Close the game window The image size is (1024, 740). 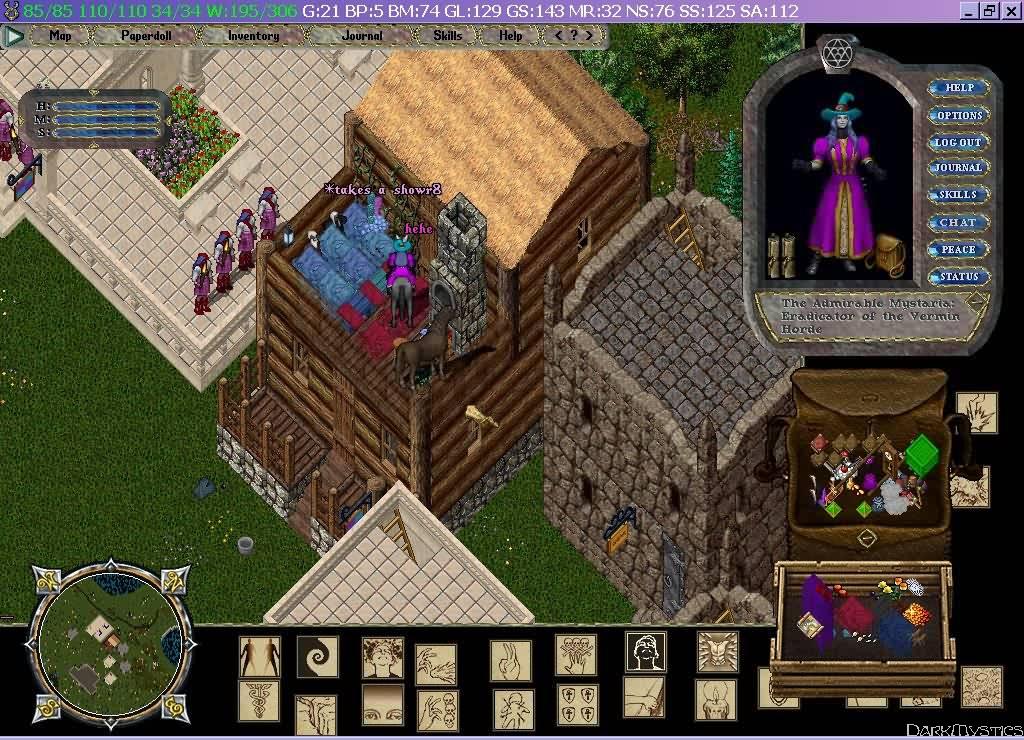pyautogui.click(x=1010, y=11)
